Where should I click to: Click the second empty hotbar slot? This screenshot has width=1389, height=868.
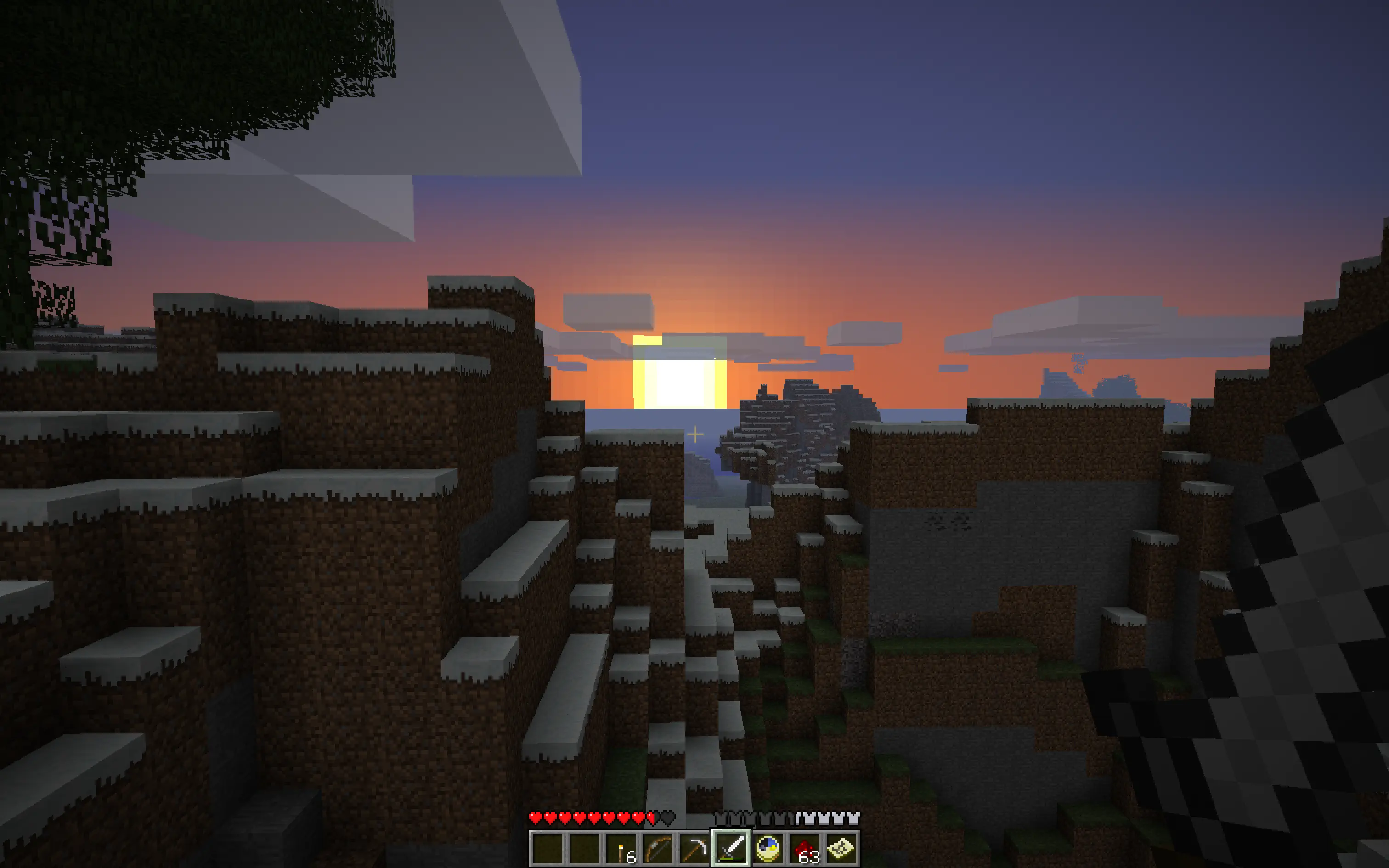(x=584, y=849)
